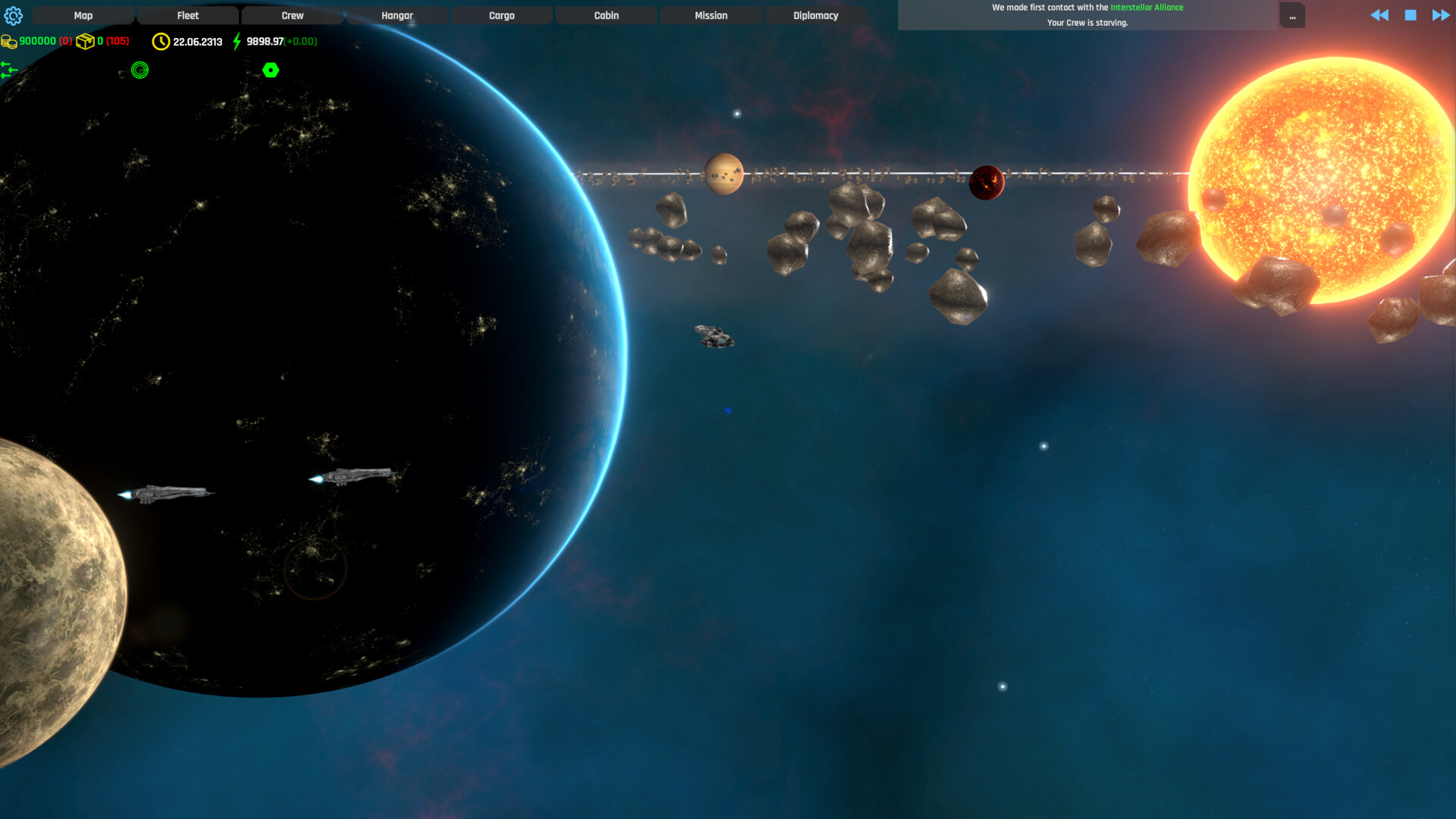
Task: Switch to the Fleet tab
Action: tap(187, 14)
